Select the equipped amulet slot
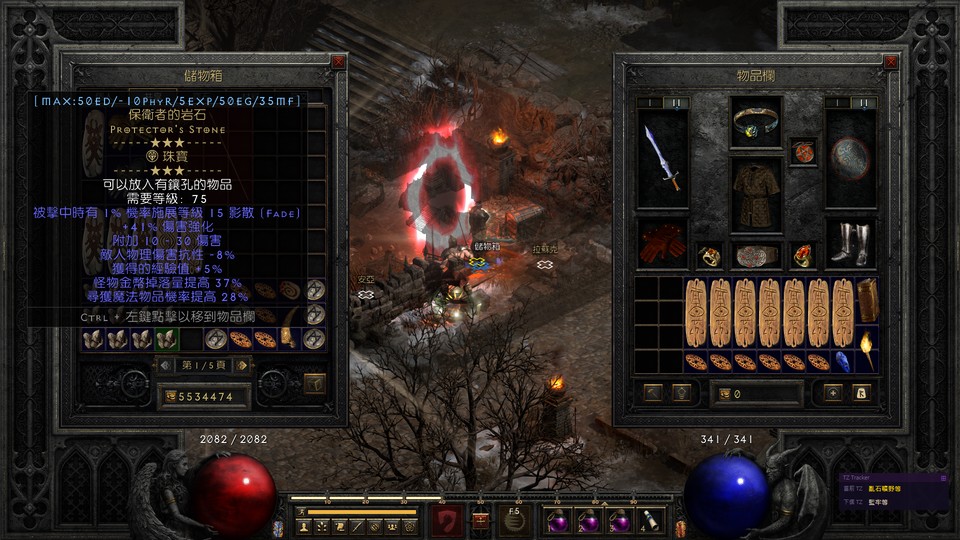This screenshot has height=540, width=960. point(802,152)
